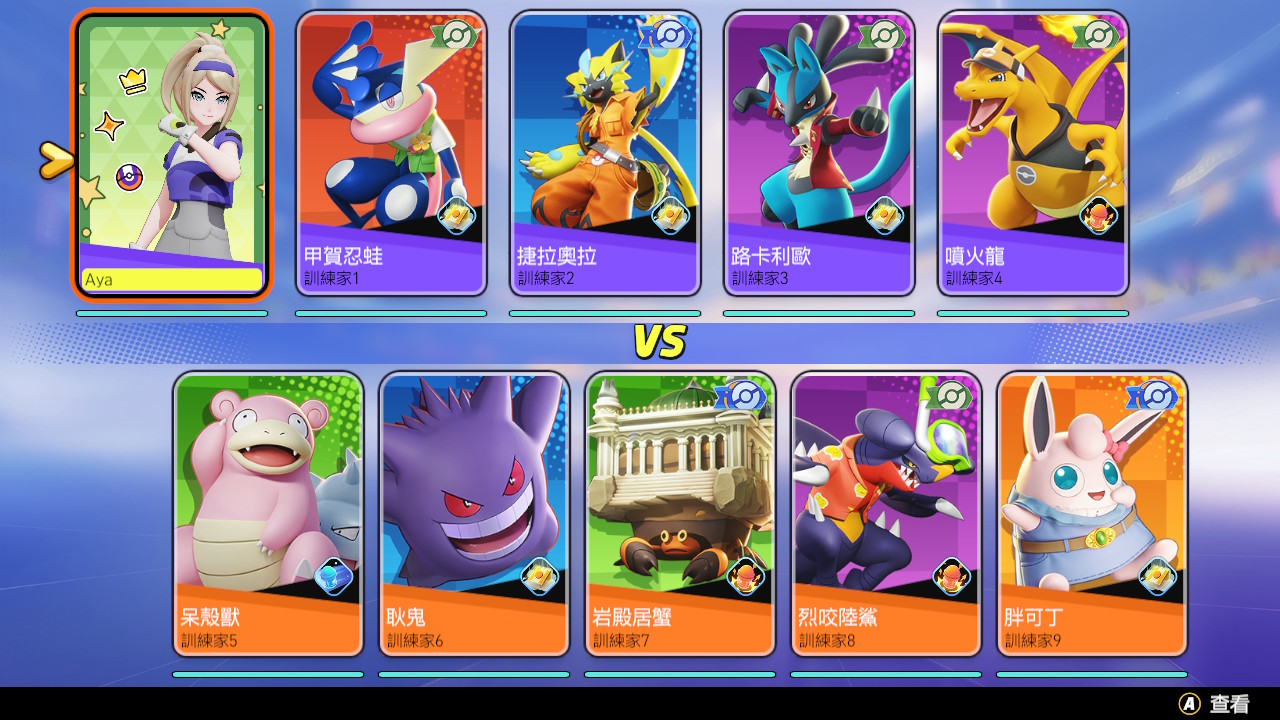Screen dimensions: 1280x720
Task: Open the 胖可丁 opponent card
Action: click(1092, 514)
